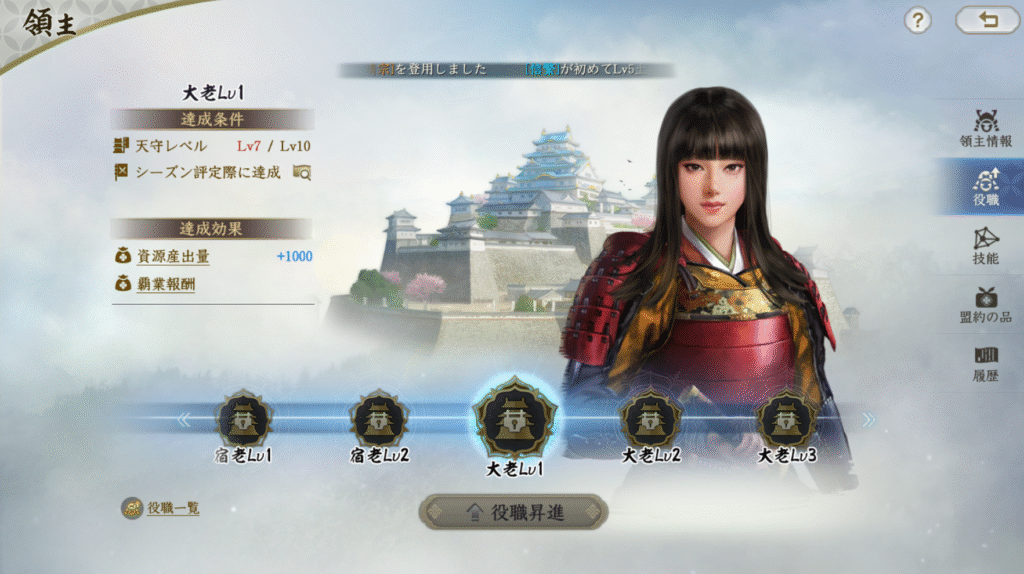This screenshot has height=574, width=1024.
Task: Pick the 大老Lv2 rank badge
Action: [651, 420]
